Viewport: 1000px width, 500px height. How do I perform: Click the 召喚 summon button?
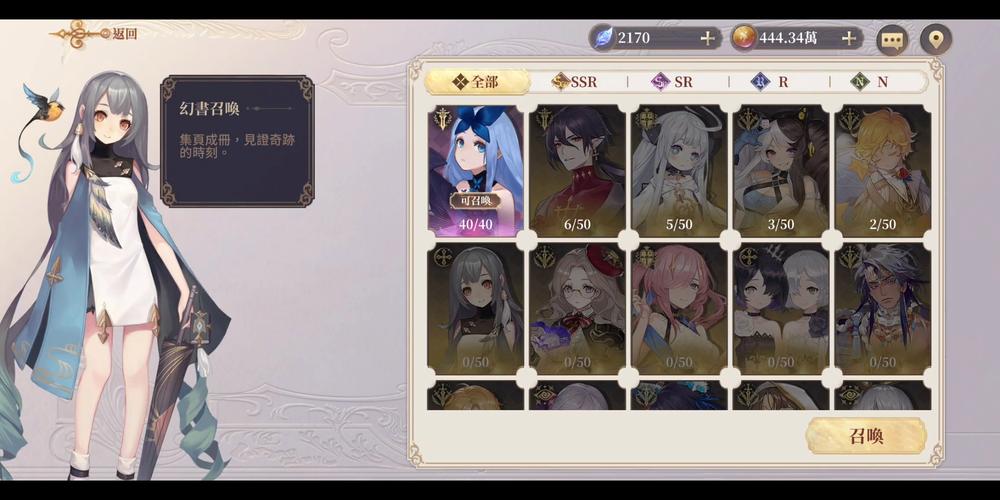pos(866,436)
